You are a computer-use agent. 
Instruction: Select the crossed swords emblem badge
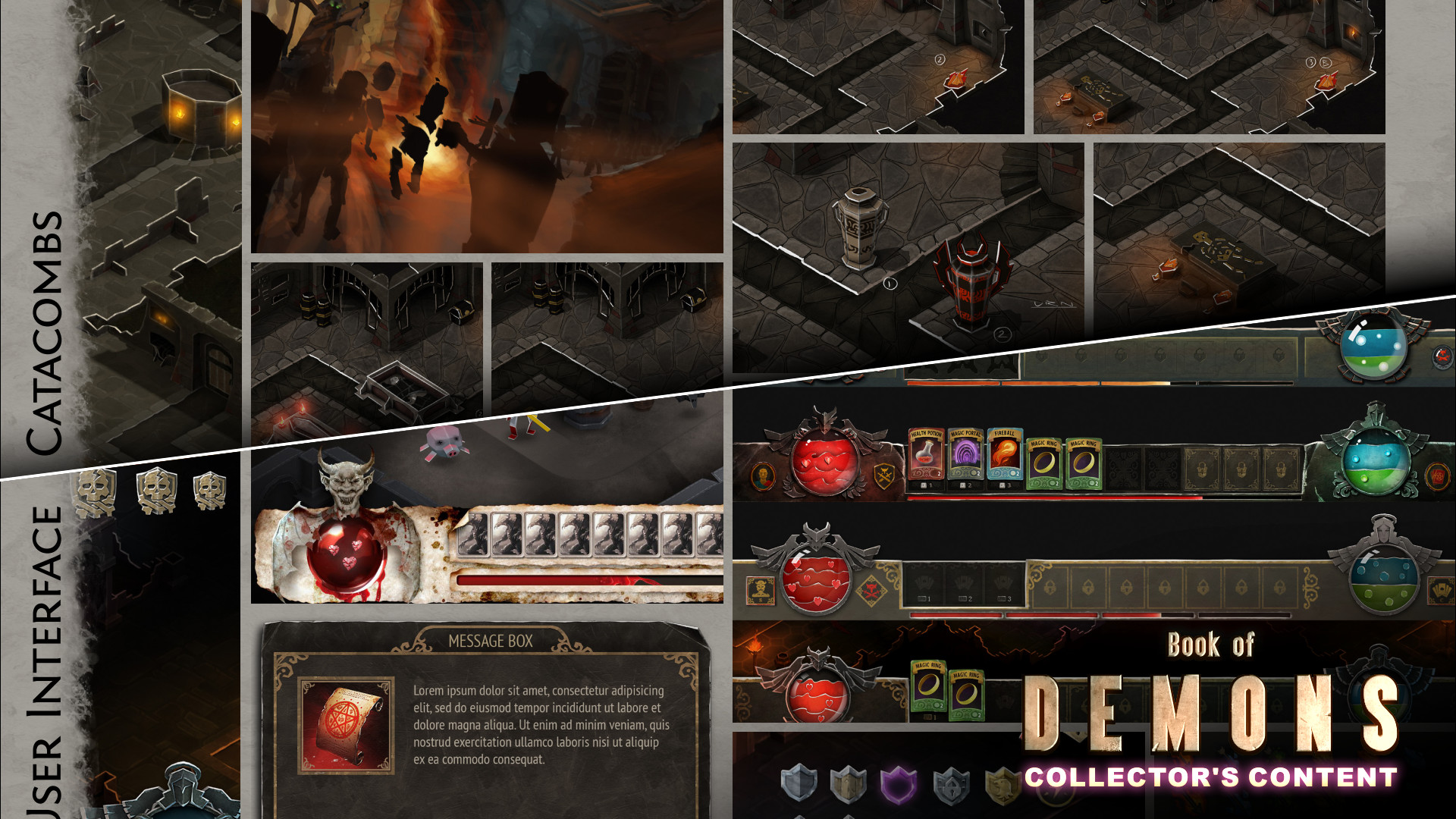tap(884, 476)
